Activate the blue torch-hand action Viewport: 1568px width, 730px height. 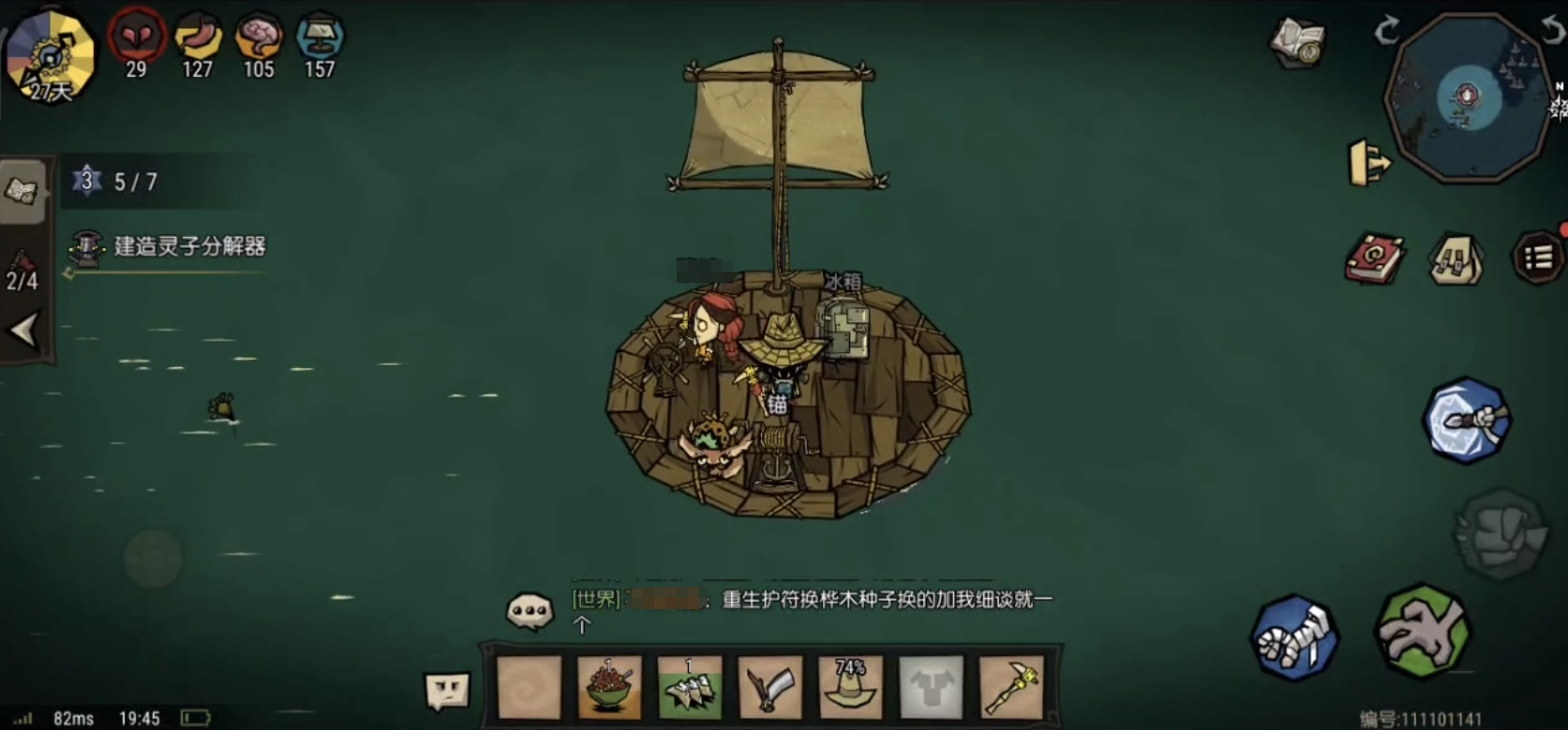1467,421
